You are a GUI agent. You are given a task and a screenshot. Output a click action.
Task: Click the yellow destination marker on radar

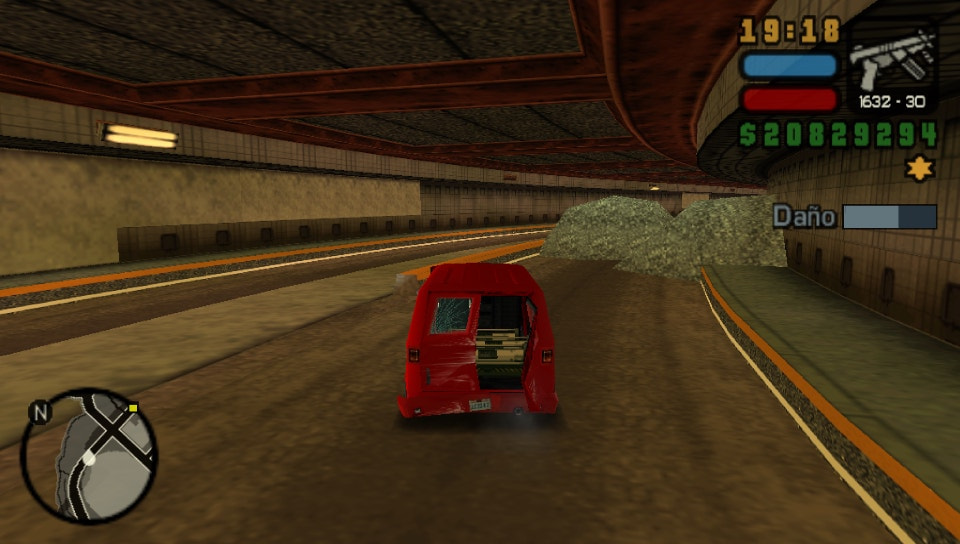[x=133, y=408]
